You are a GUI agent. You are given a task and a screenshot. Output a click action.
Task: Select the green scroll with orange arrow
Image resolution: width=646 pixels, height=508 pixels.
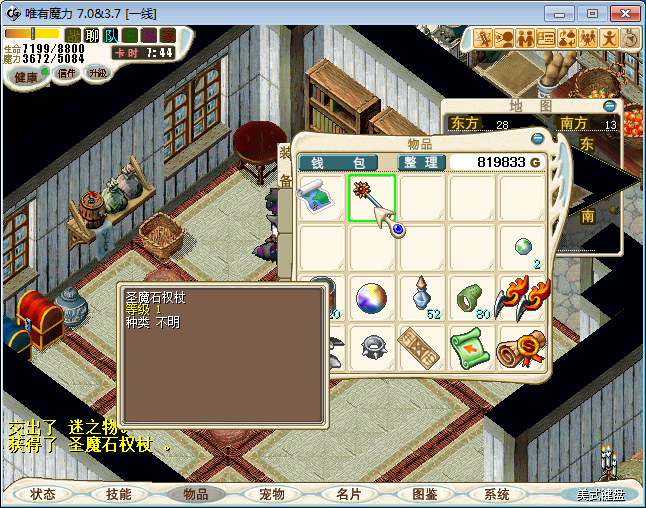tap(472, 347)
